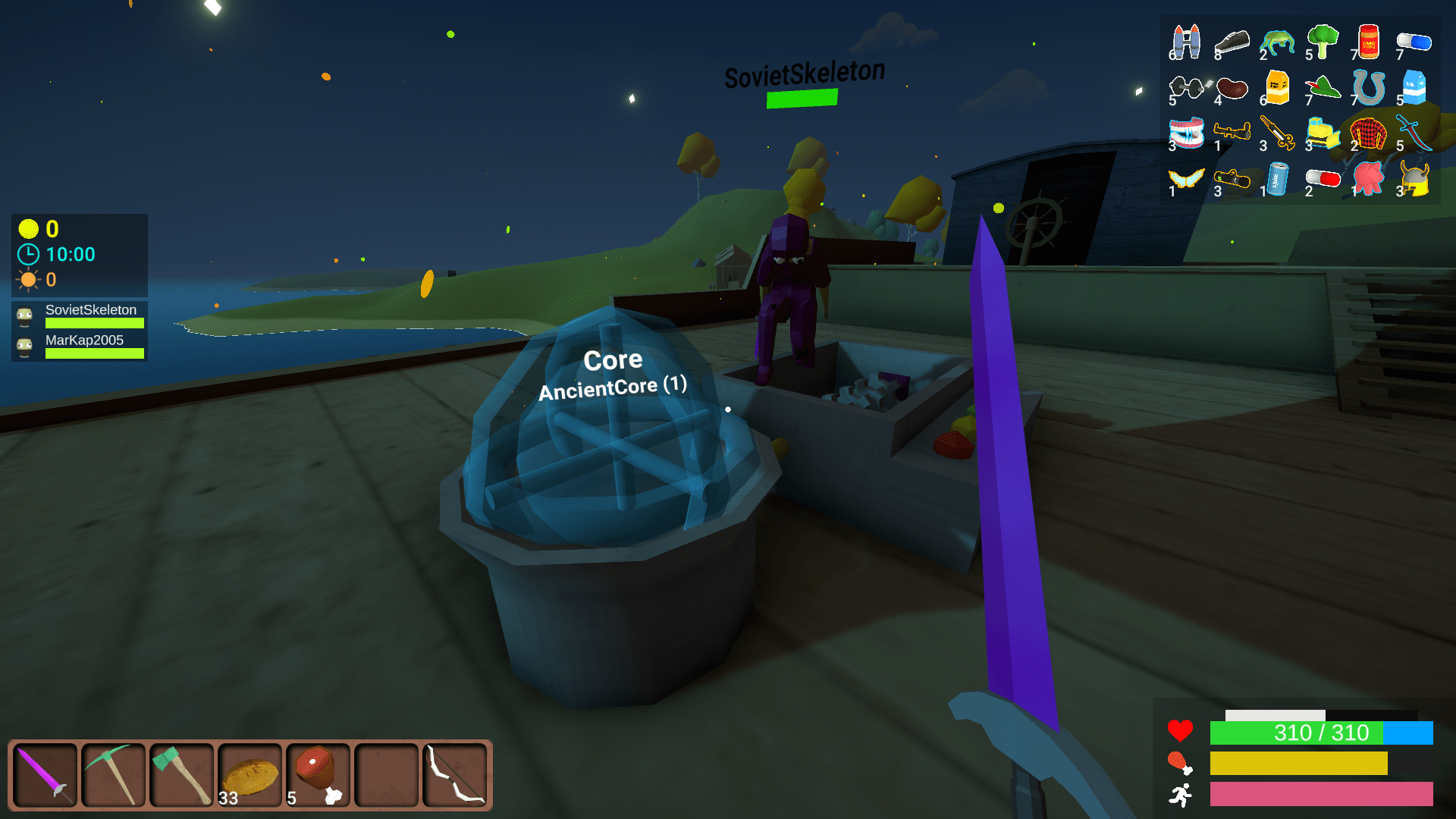Pick the curved sword stack of 5

(x=1414, y=131)
